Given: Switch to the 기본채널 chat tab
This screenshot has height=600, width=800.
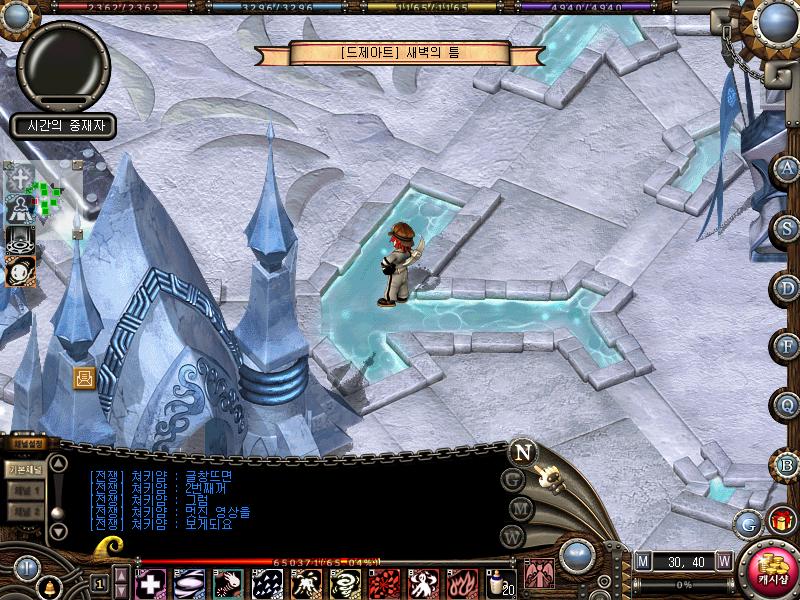Looking at the screenshot, I should point(24,468).
